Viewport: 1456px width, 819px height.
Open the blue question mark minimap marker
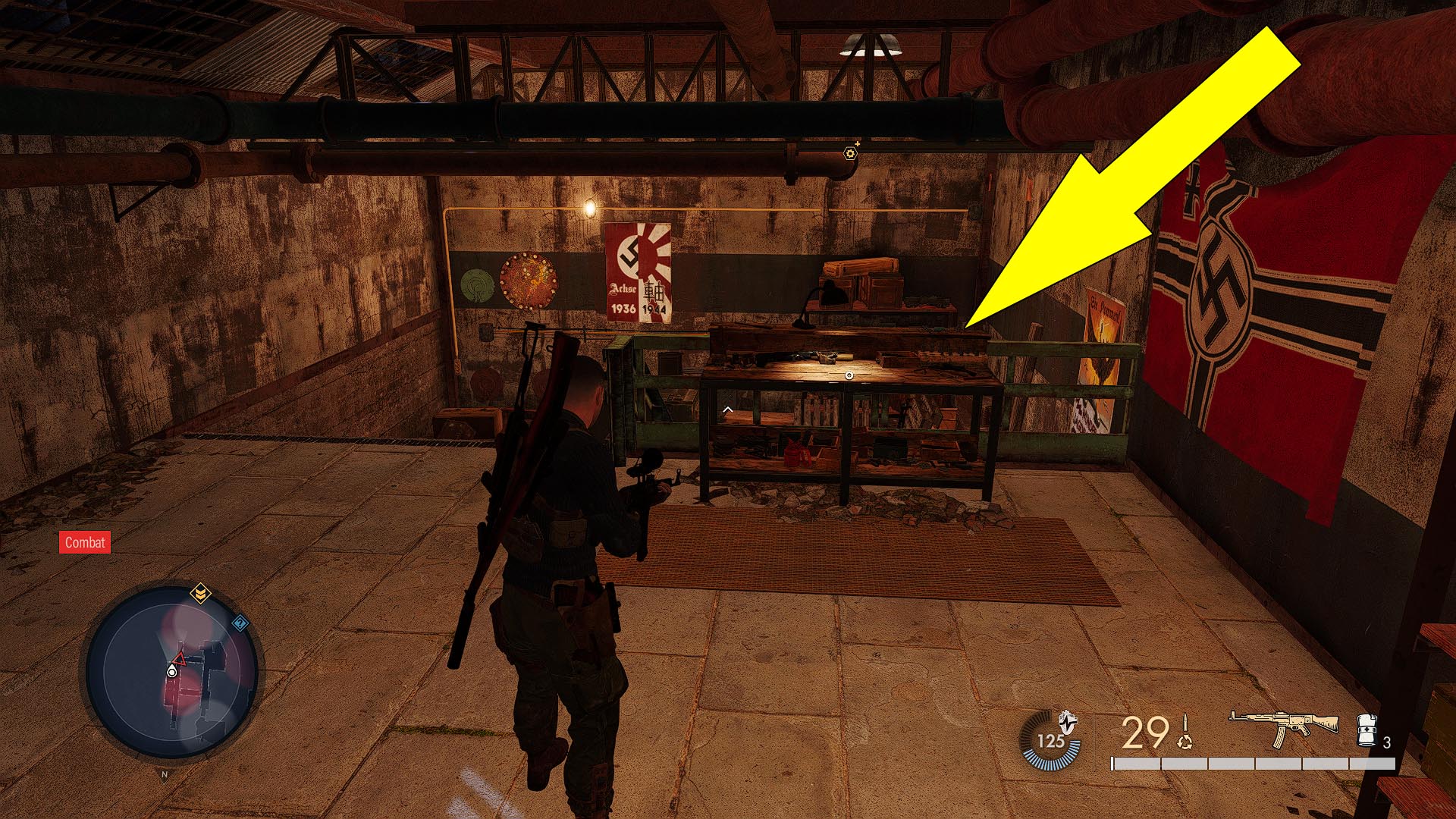[x=240, y=623]
